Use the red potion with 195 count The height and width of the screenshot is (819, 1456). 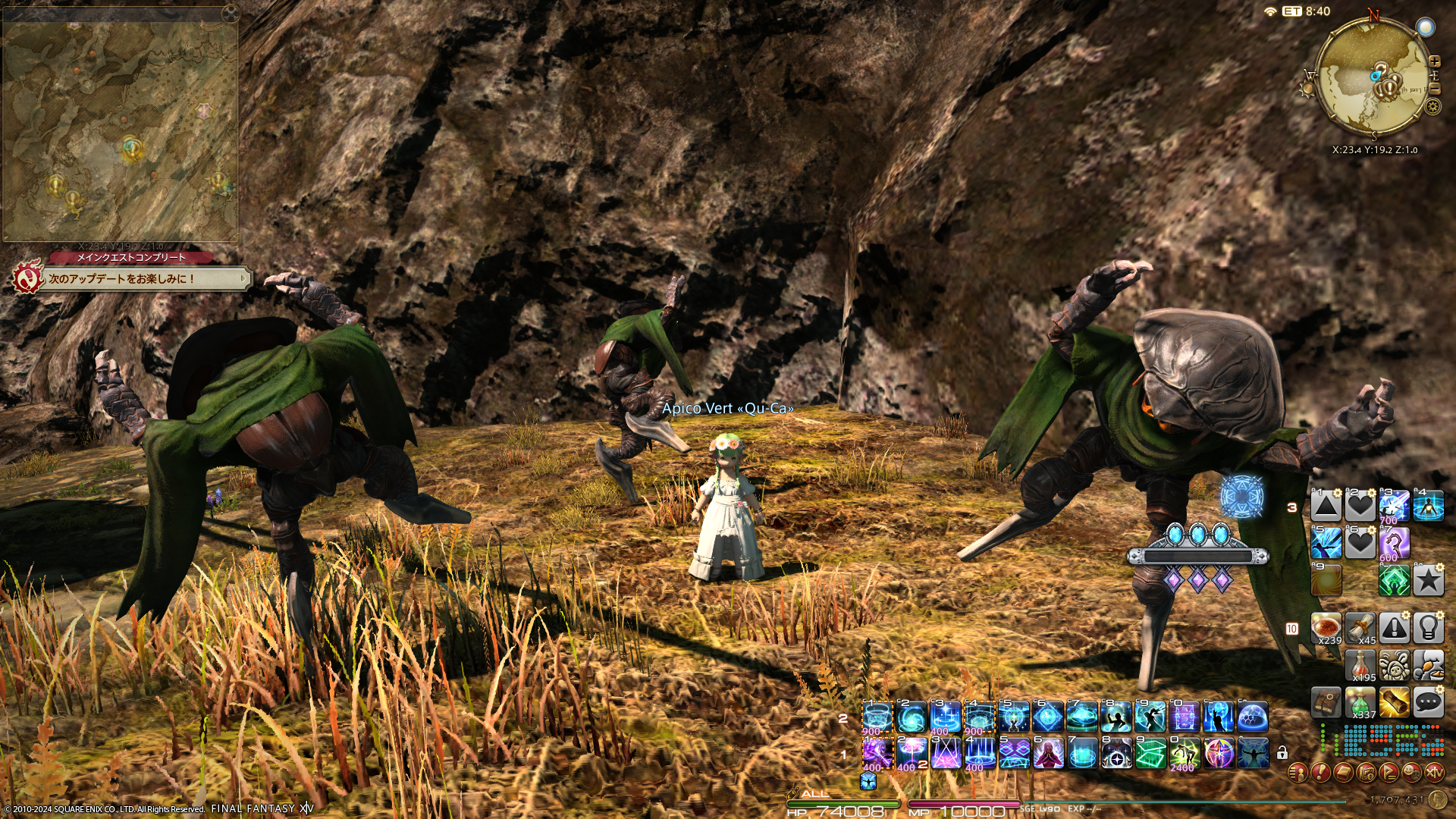click(1360, 666)
